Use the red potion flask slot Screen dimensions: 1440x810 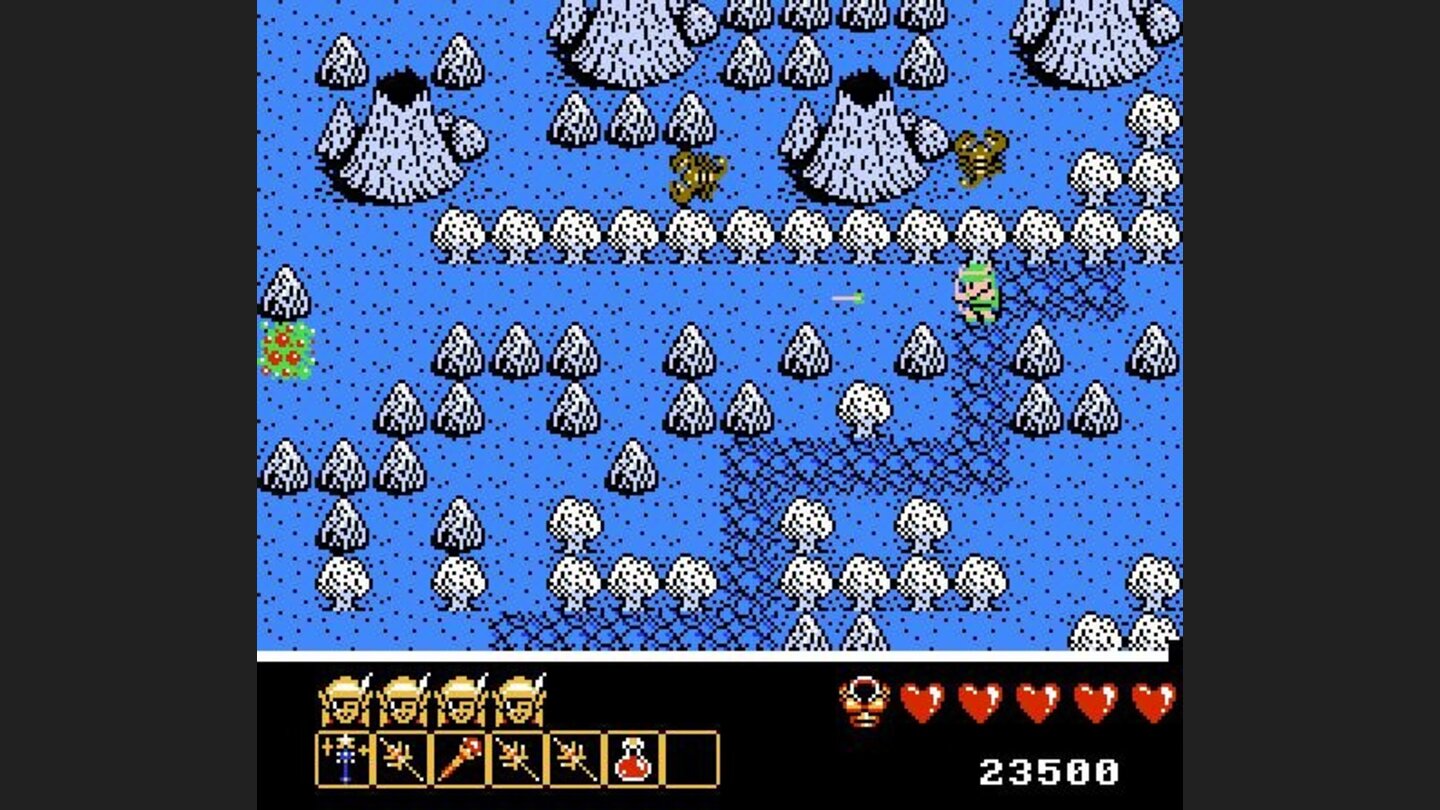[633, 759]
